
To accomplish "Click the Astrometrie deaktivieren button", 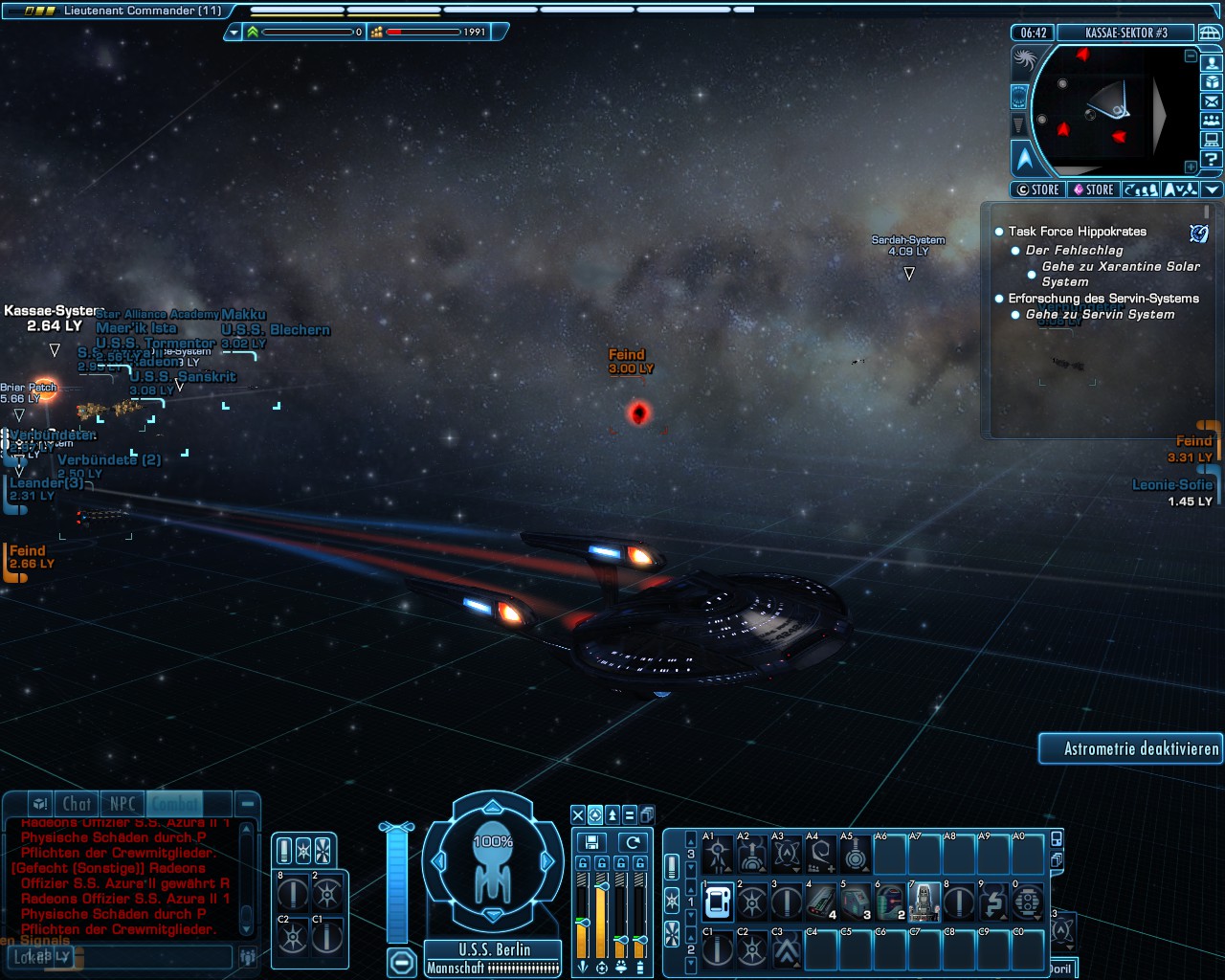I will tap(1131, 748).
